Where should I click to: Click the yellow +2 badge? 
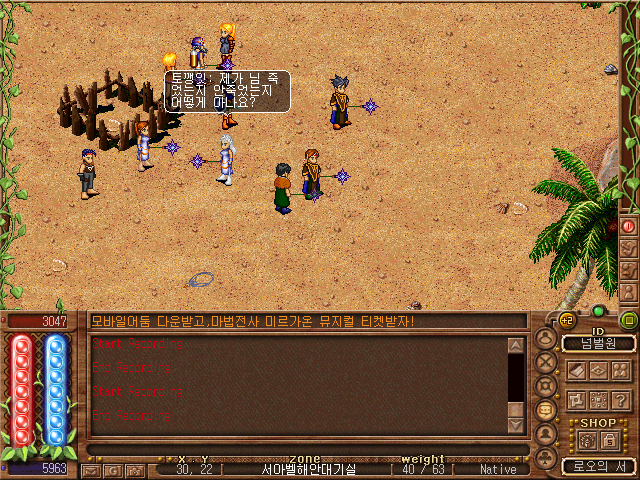[x=566, y=320]
